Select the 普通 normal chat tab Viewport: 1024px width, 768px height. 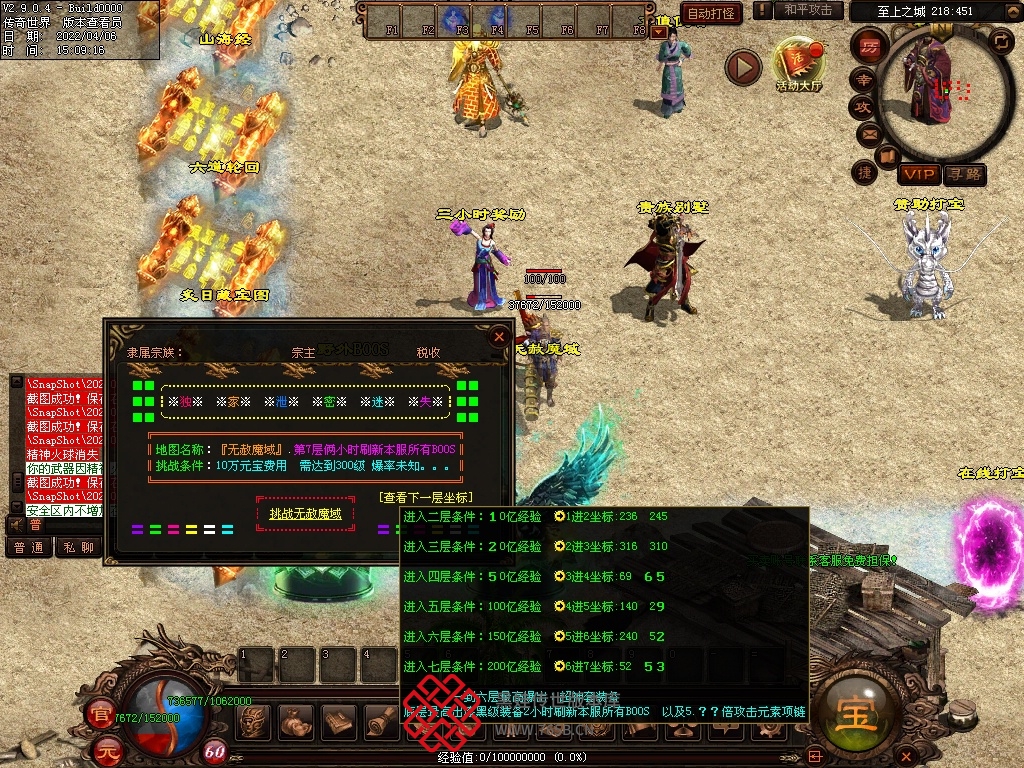coord(28,547)
